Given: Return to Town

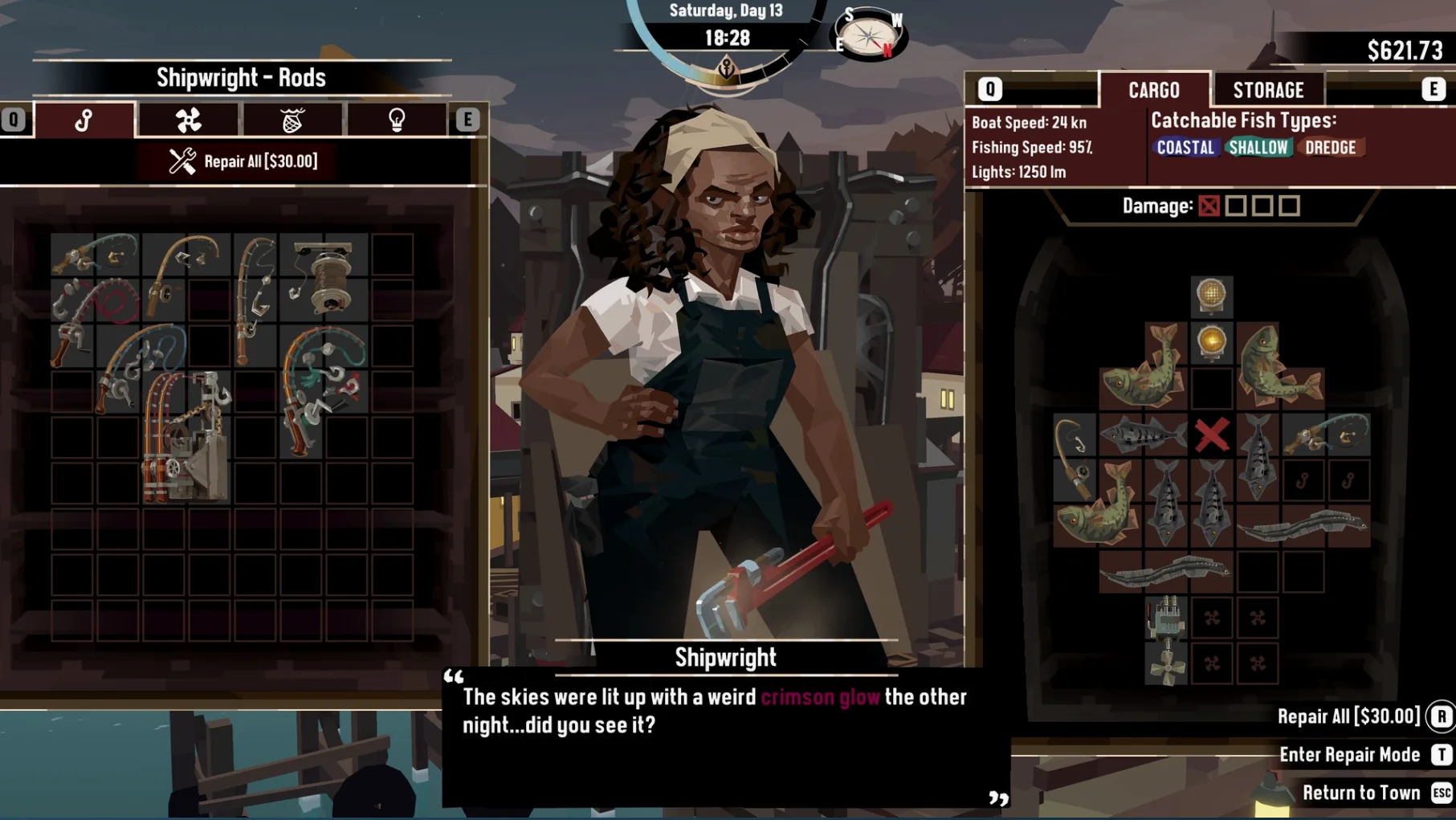Looking at the screenshot, I should pyautogui.click(x=1361, y=793).
